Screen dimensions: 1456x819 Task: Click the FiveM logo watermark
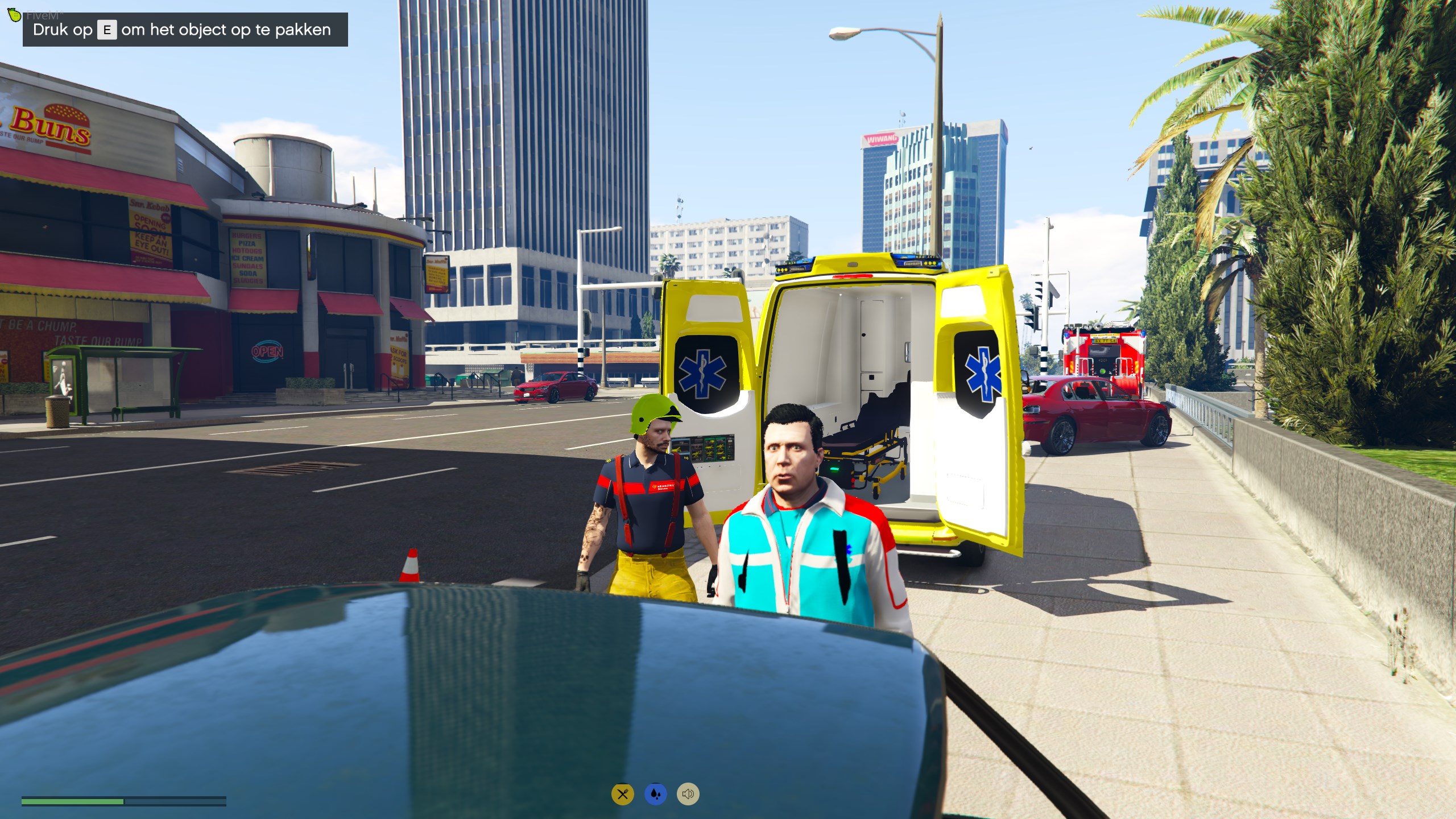pyautogui.click(x=15, y=15)
